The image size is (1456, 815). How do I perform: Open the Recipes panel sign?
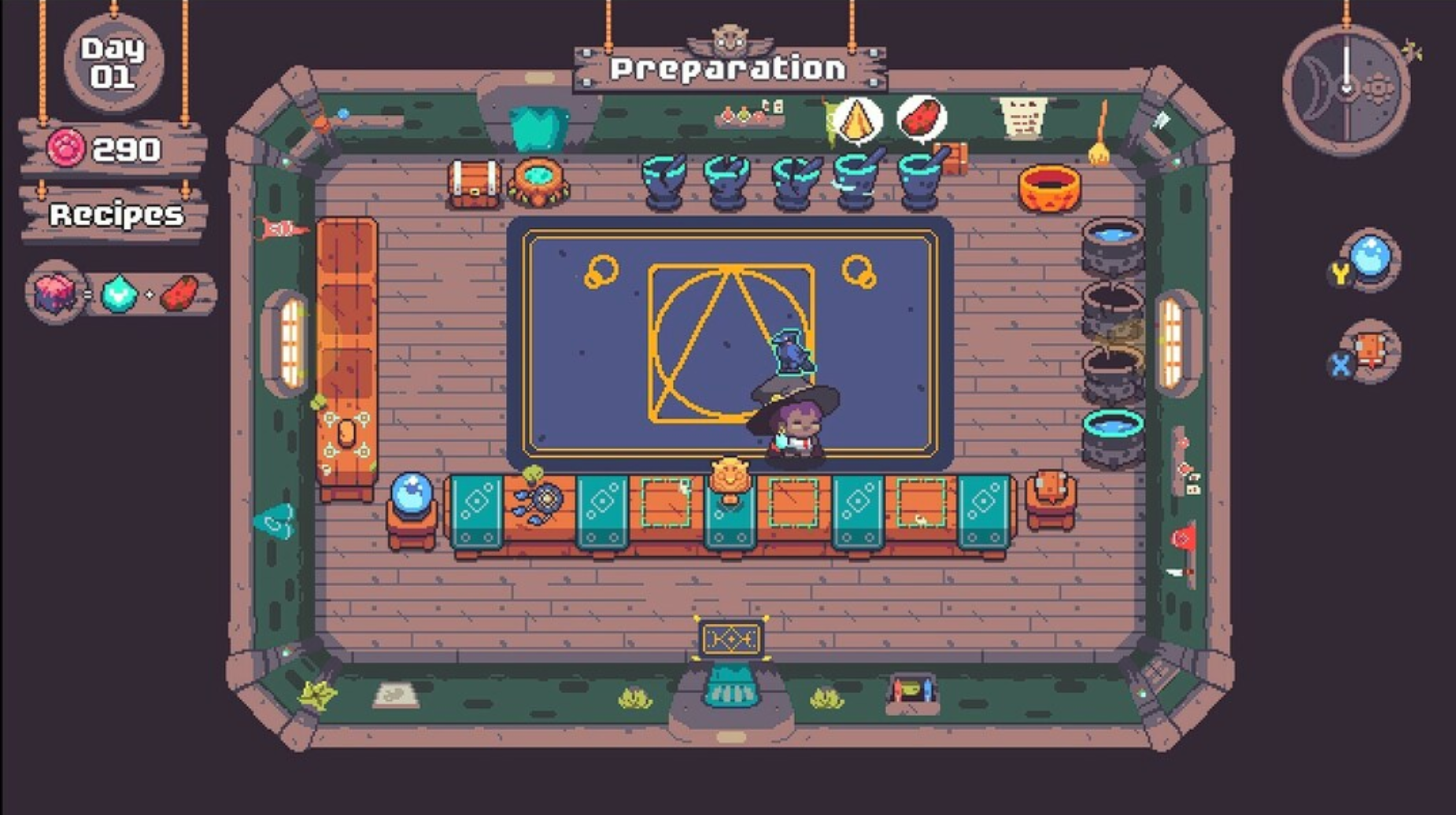coord(116,212)
